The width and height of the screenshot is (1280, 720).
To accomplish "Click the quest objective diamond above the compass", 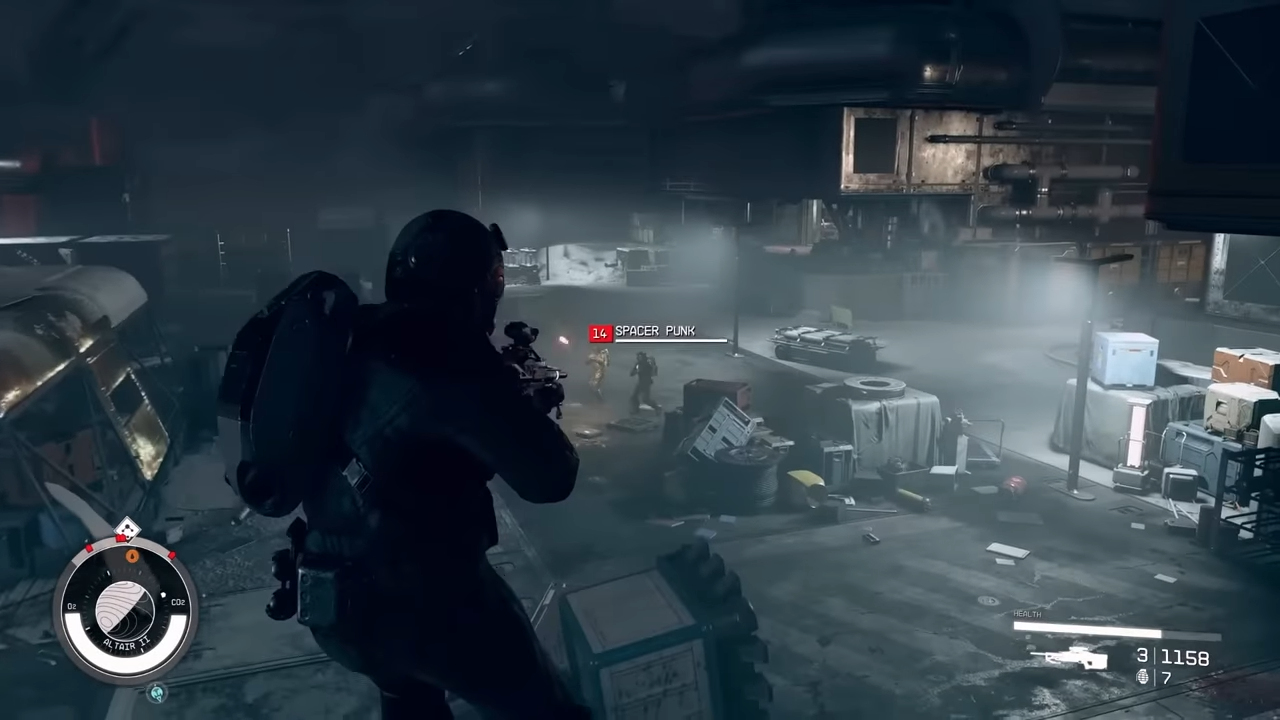I will (129, 529).
